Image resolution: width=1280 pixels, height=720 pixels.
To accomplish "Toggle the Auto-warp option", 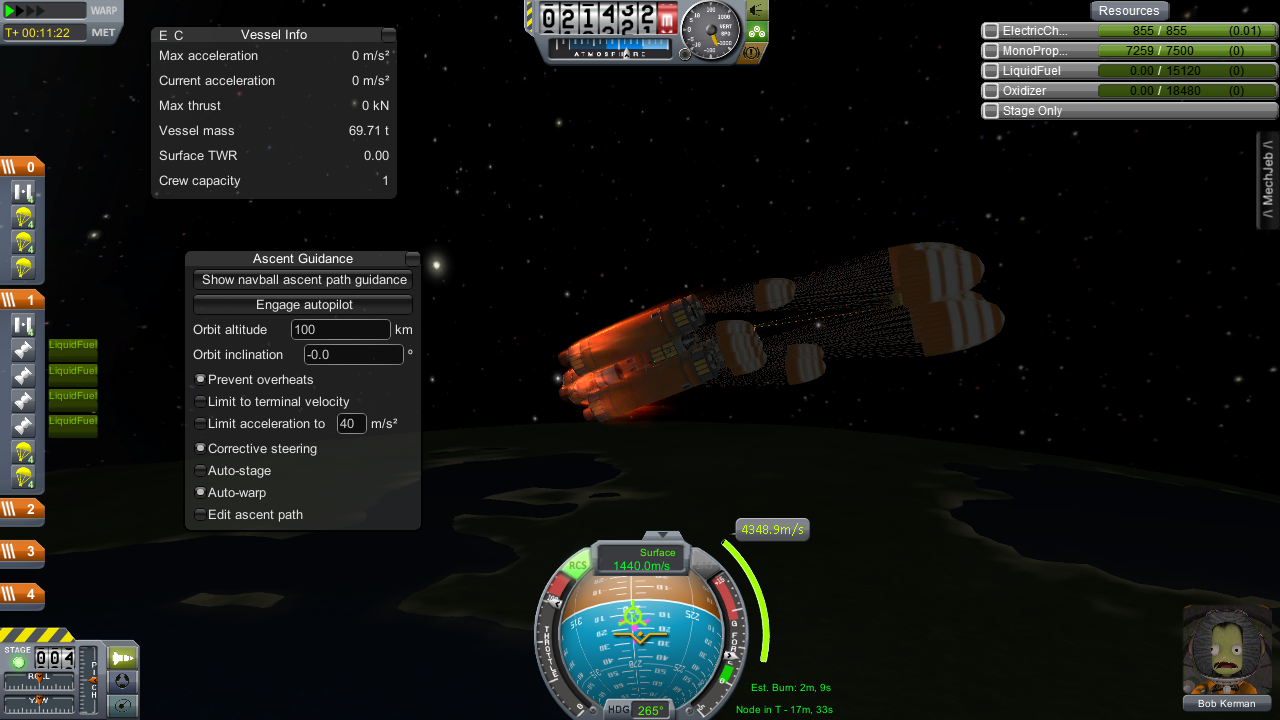I will coord(201,493).
